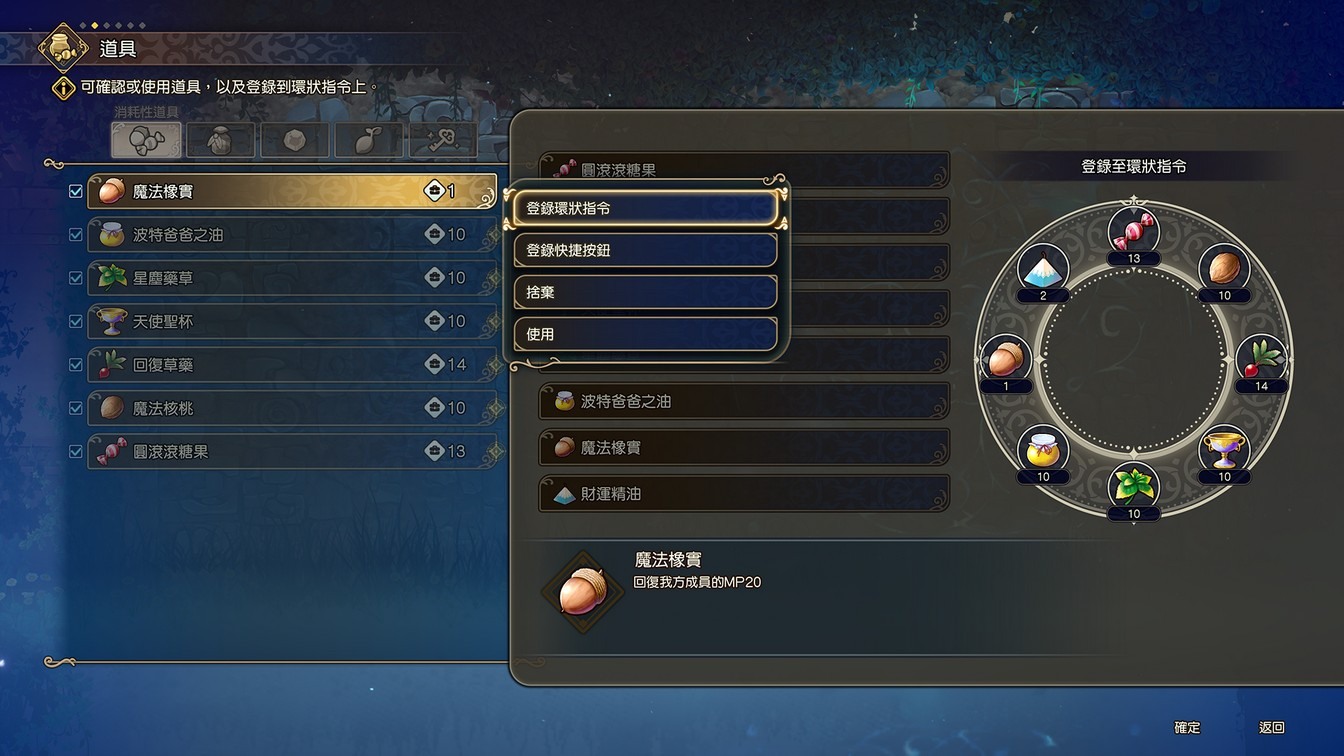Select the key item category icon

(x=441, y=140)
